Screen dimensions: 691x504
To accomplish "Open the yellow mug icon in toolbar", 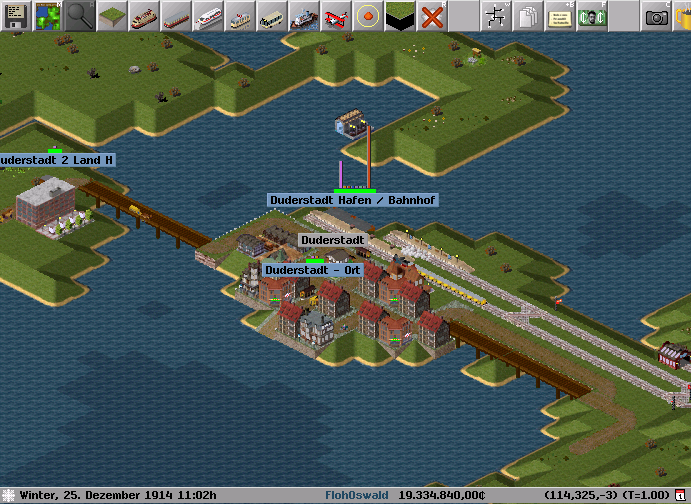I will tap(684, 15).
